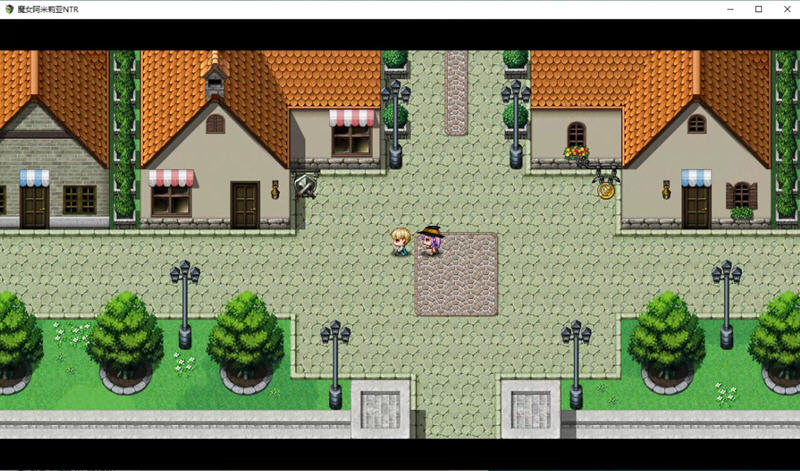Viewport: 800px width, 471px height.
Task: Maximize the game window
Action: (758, 9)
